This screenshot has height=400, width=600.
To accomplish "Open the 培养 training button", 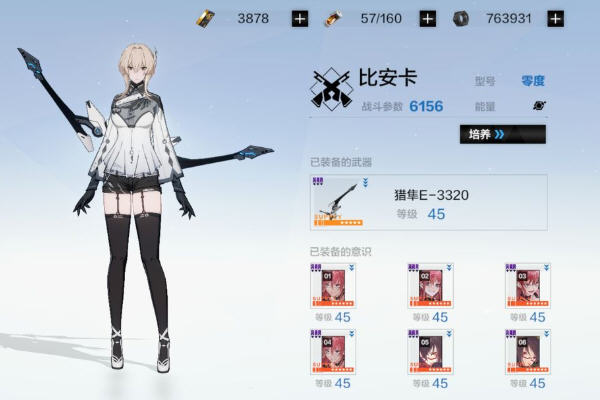I will tap(502, 134).
